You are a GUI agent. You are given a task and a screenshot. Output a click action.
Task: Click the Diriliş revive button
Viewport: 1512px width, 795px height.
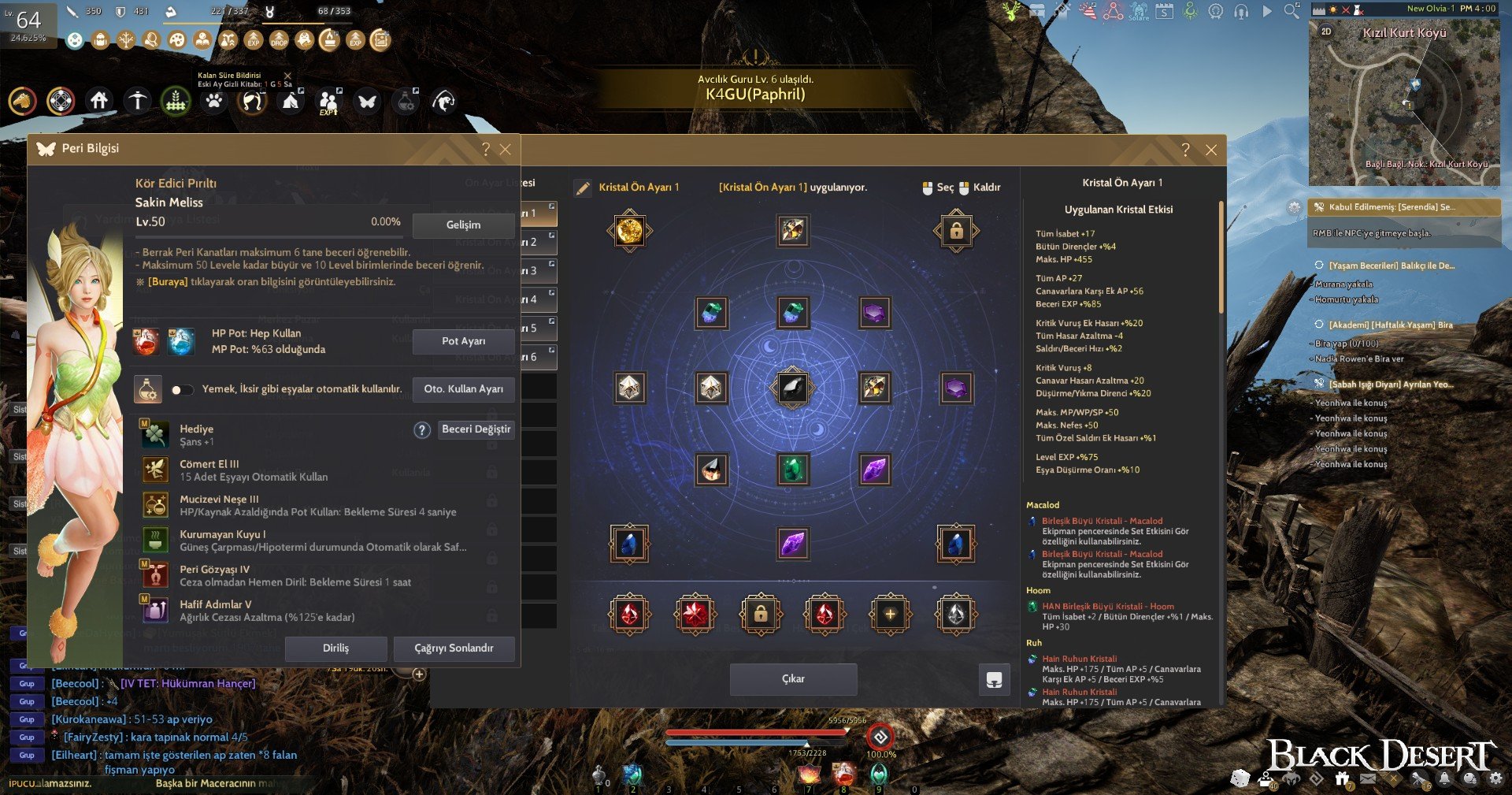point(335,648)
